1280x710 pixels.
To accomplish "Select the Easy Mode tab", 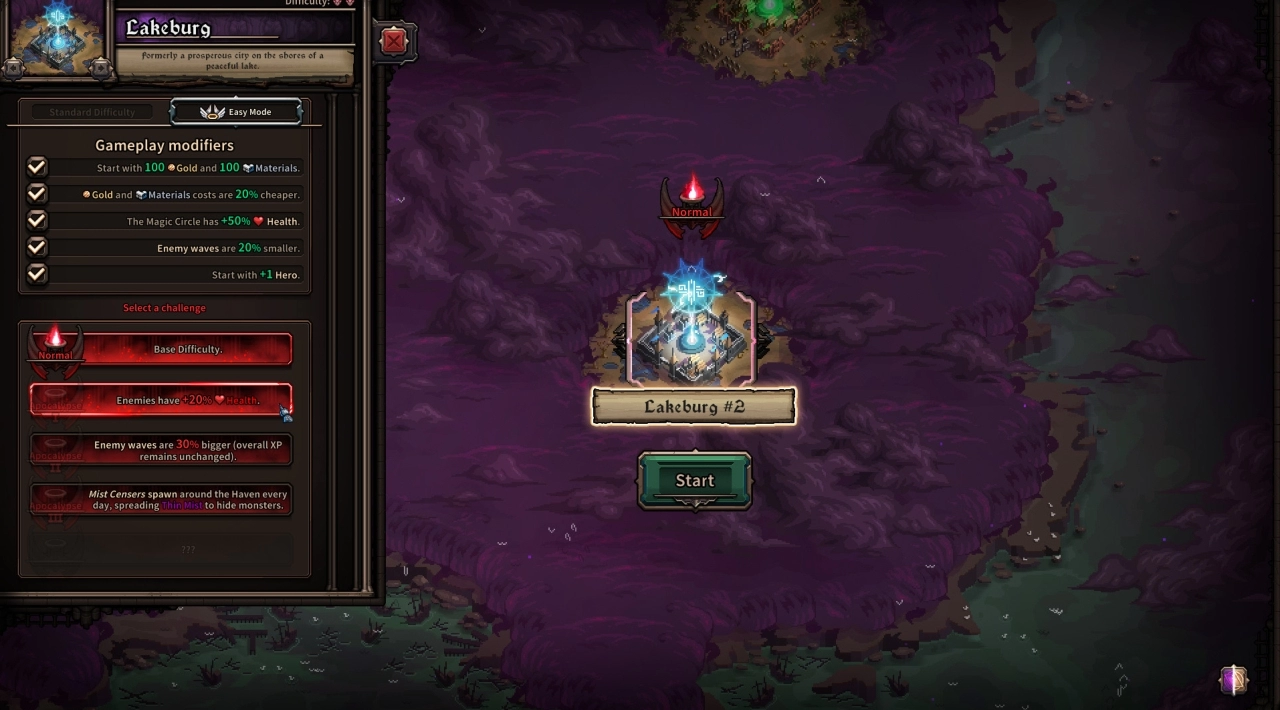I will (x=237, y=112).
